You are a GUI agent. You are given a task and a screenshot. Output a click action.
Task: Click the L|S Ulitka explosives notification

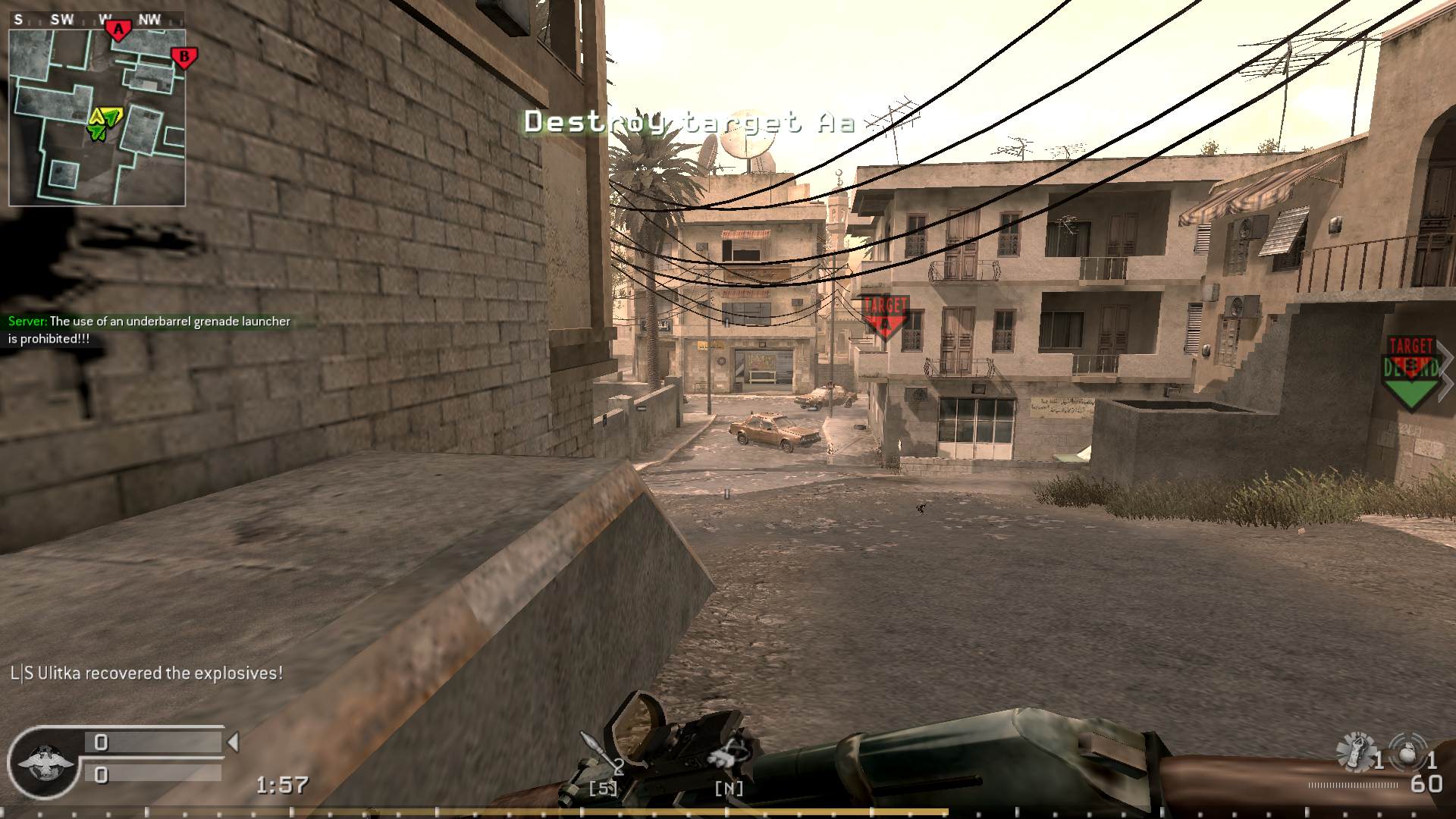[x=146, y=672]
